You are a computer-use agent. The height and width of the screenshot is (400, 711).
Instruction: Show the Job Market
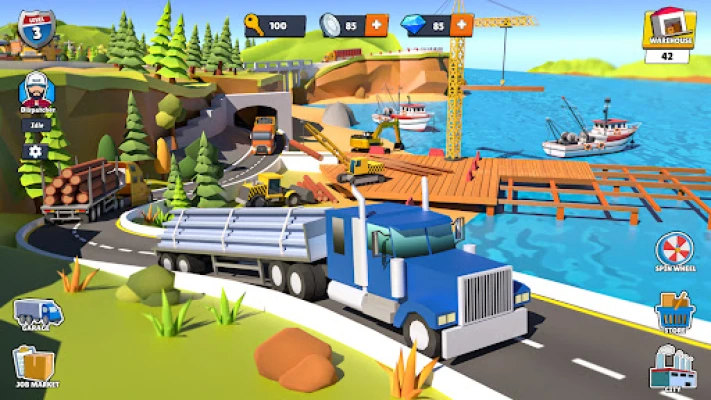pyautogui.click(x=37, y=367)
